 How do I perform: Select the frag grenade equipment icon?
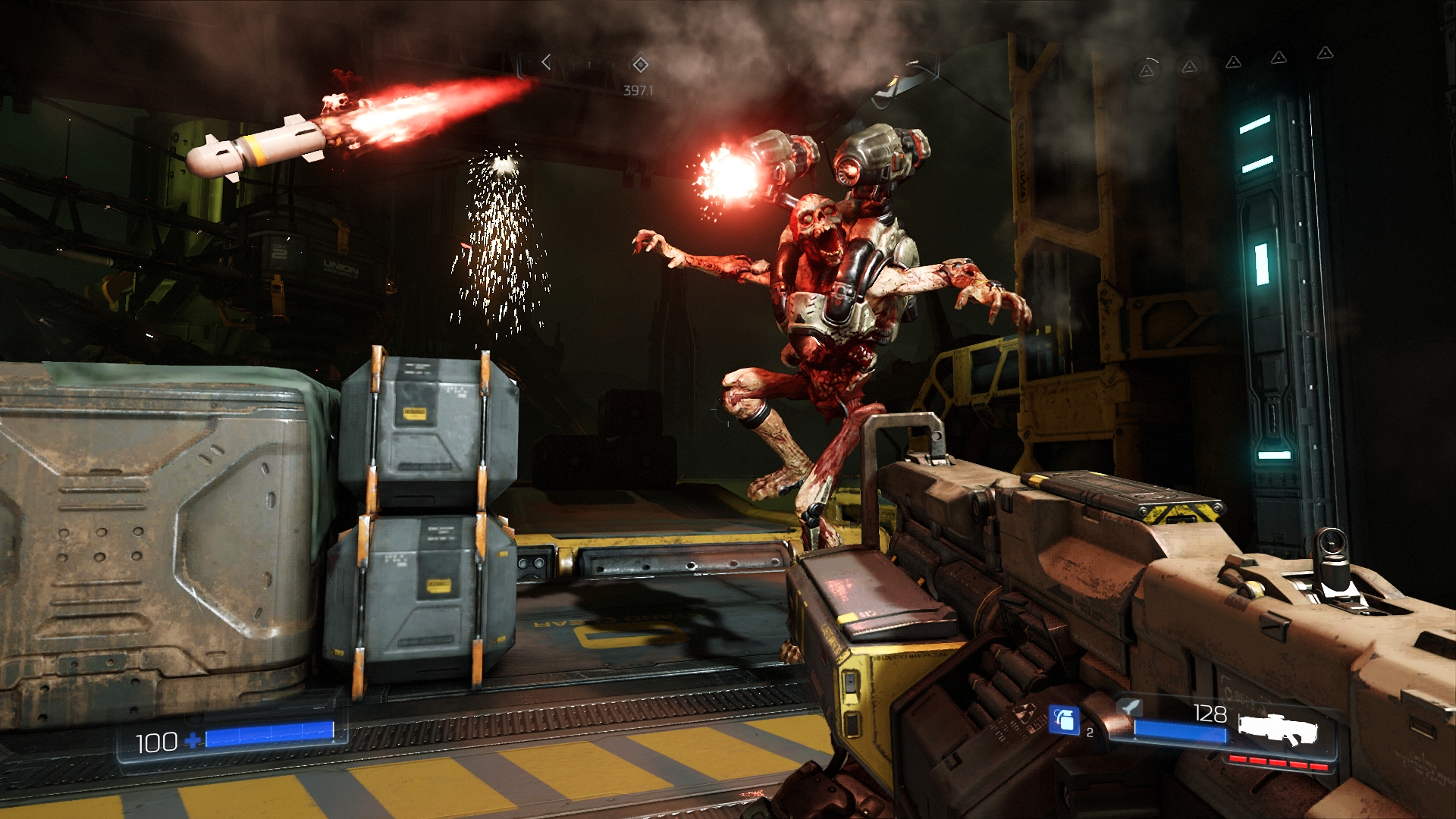1063,719
